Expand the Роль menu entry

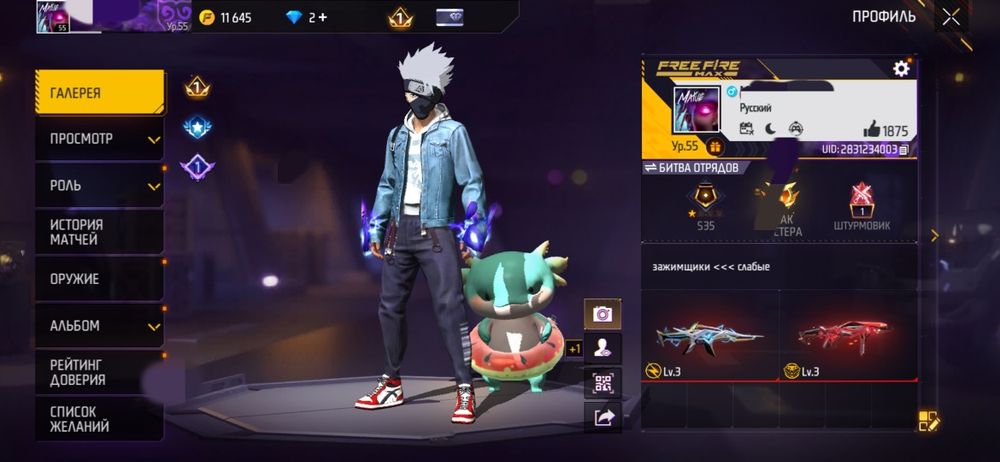click(100, 186)
